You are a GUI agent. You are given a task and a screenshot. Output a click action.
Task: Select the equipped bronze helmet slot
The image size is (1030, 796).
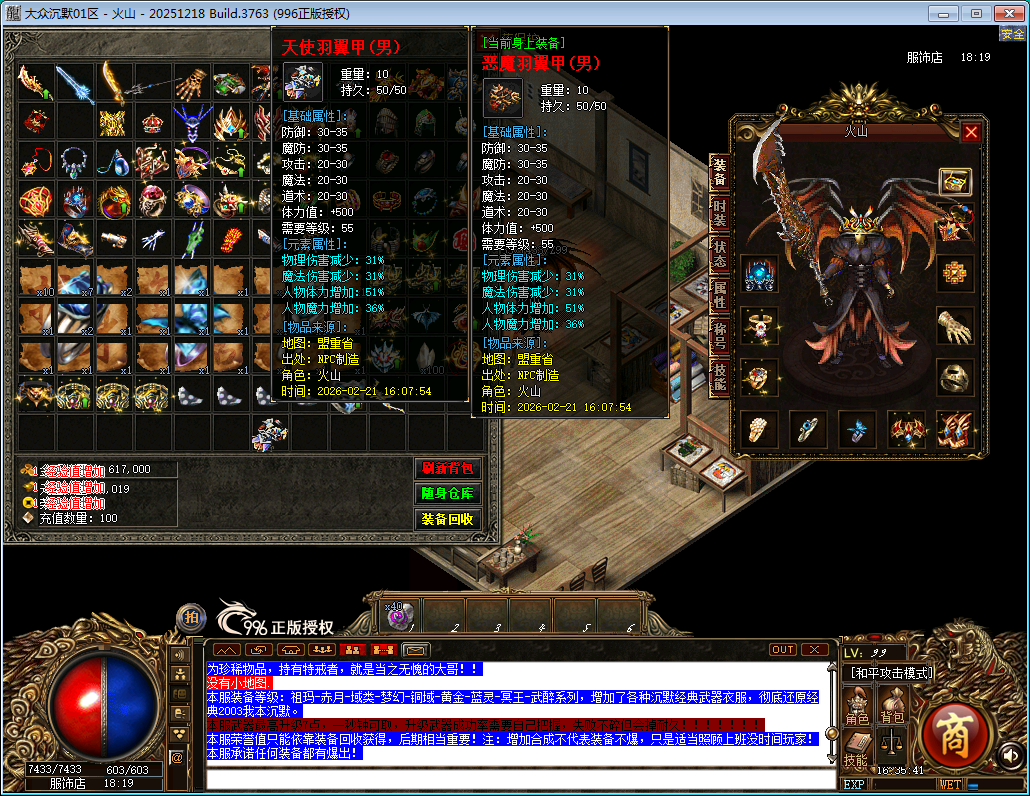[x=955, y=377]
